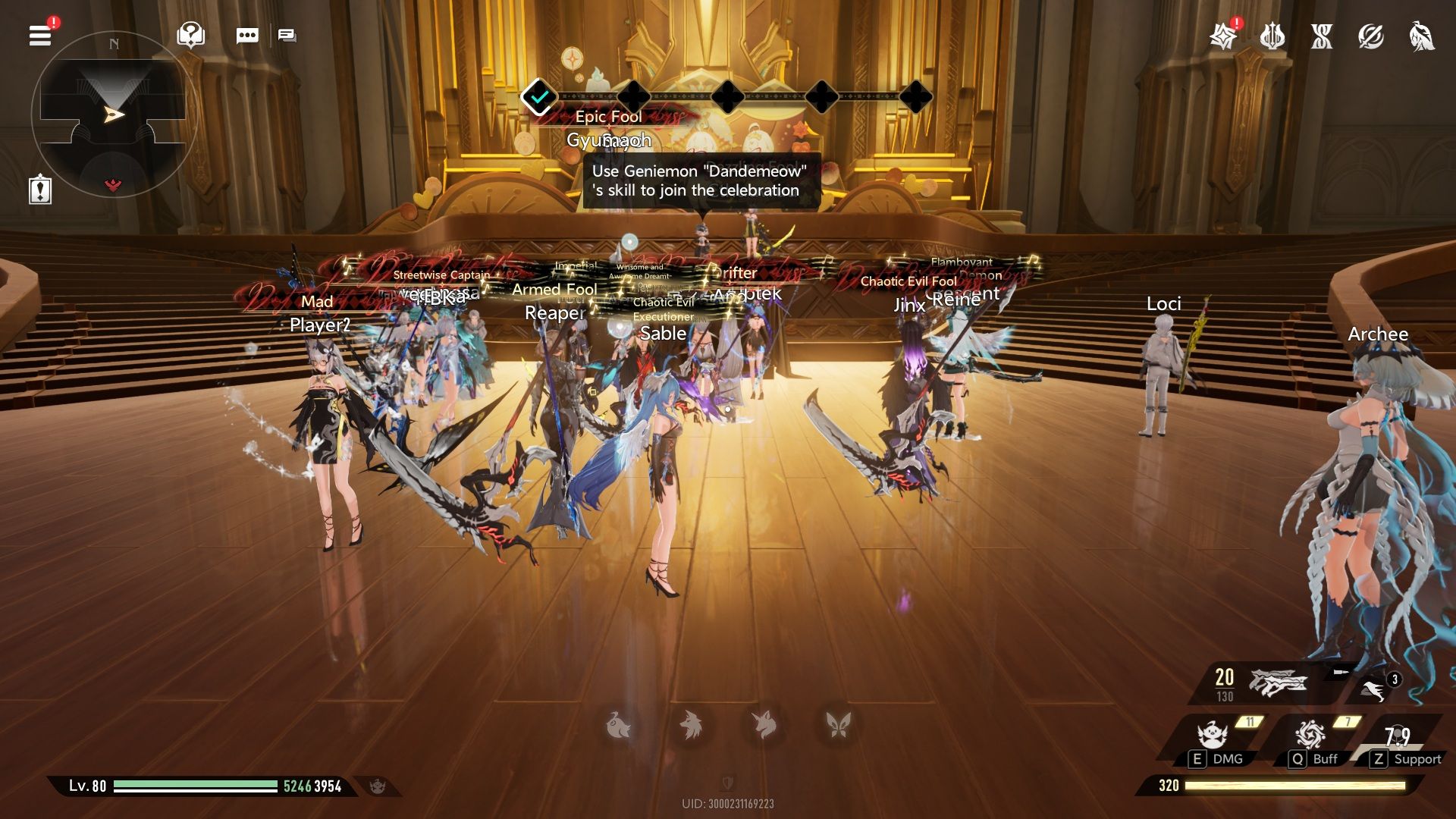The height and width of the screenshot is (819, 1456).
Task: Click the demon face icon by health bar
Action: 377,786
